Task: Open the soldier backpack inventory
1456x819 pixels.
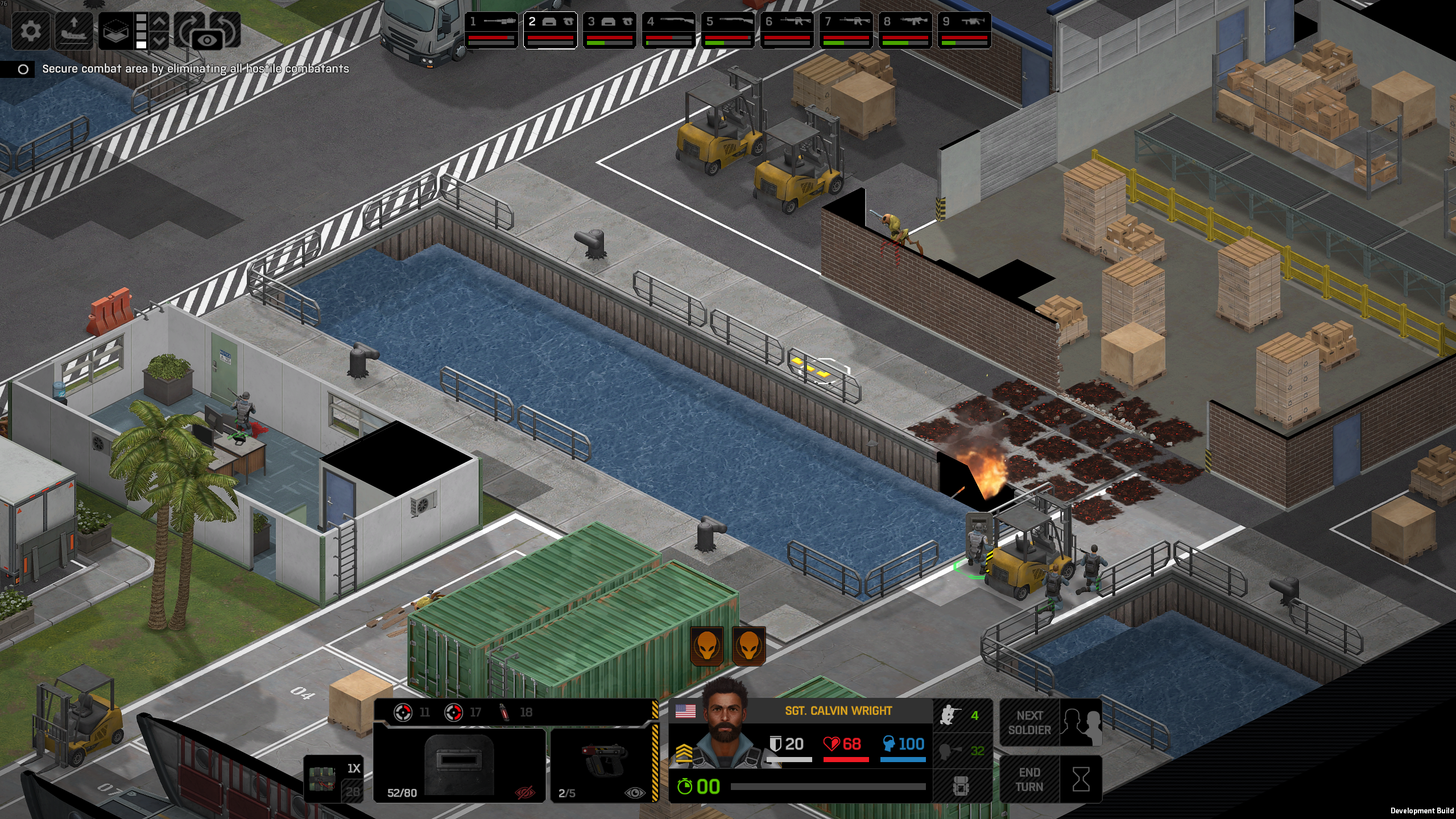Action: (961, 787)
